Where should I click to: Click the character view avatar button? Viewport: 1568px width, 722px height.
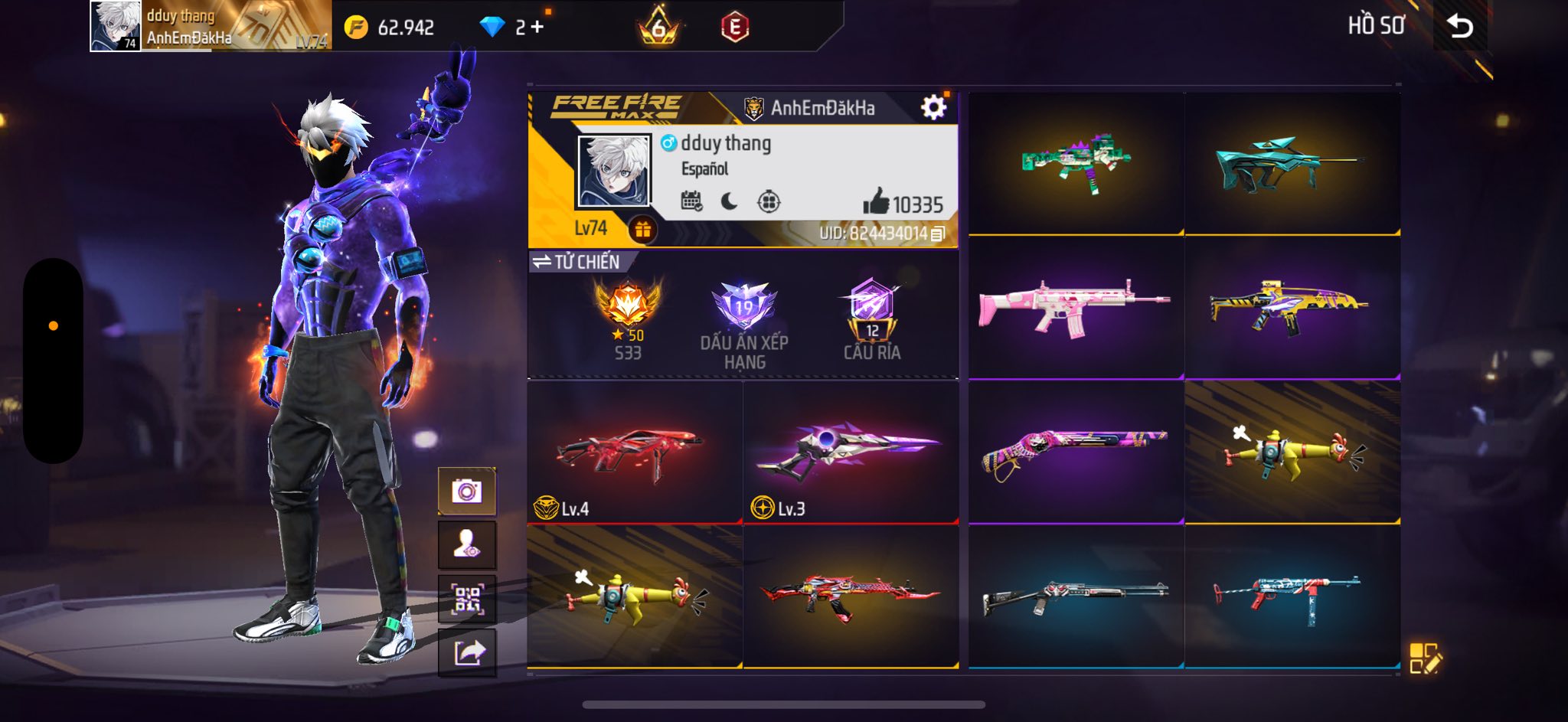[x=466, y=544]
